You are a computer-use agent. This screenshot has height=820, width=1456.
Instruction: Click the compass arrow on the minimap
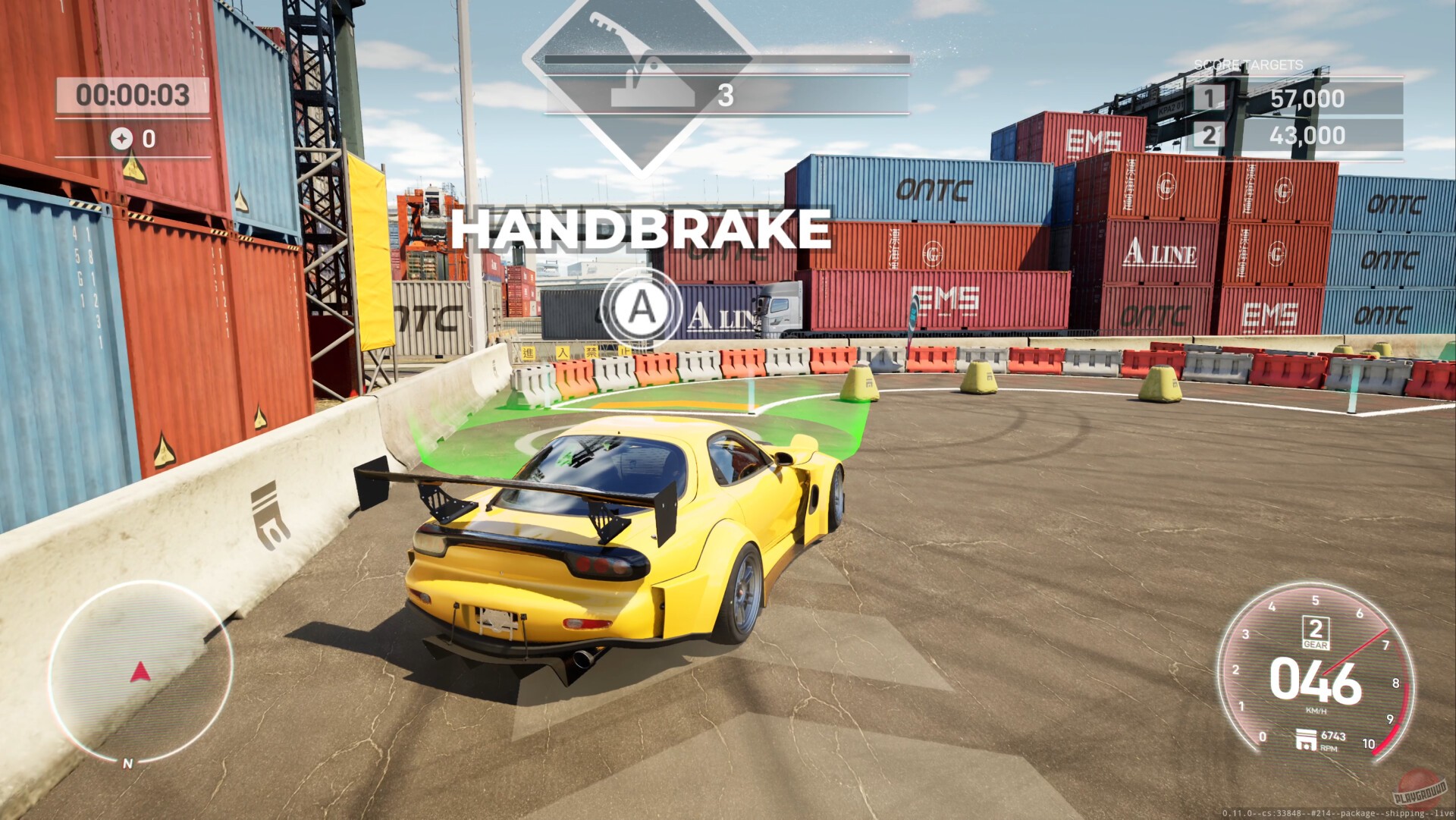pos(139,671)
